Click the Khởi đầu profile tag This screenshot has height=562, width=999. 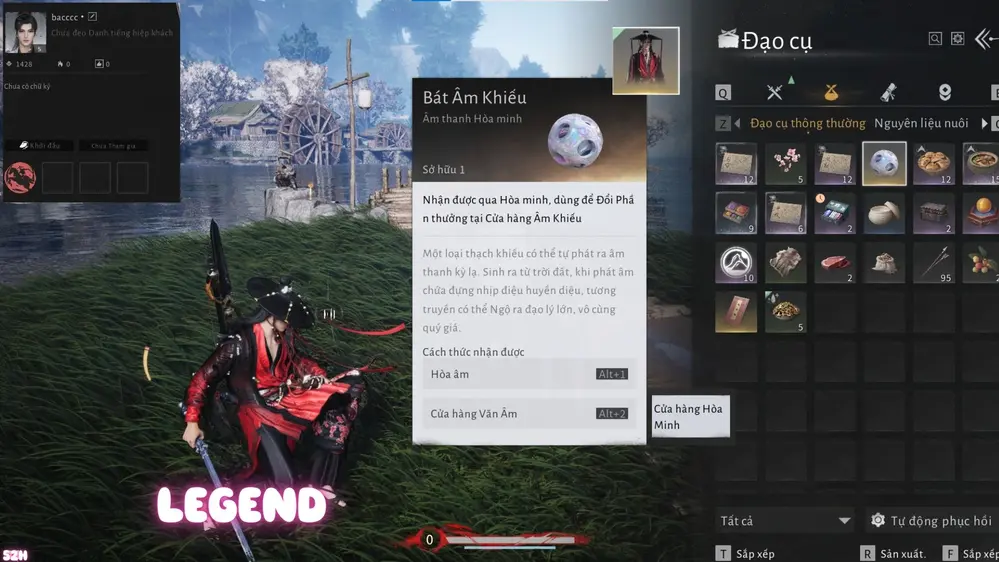point(39,146)
